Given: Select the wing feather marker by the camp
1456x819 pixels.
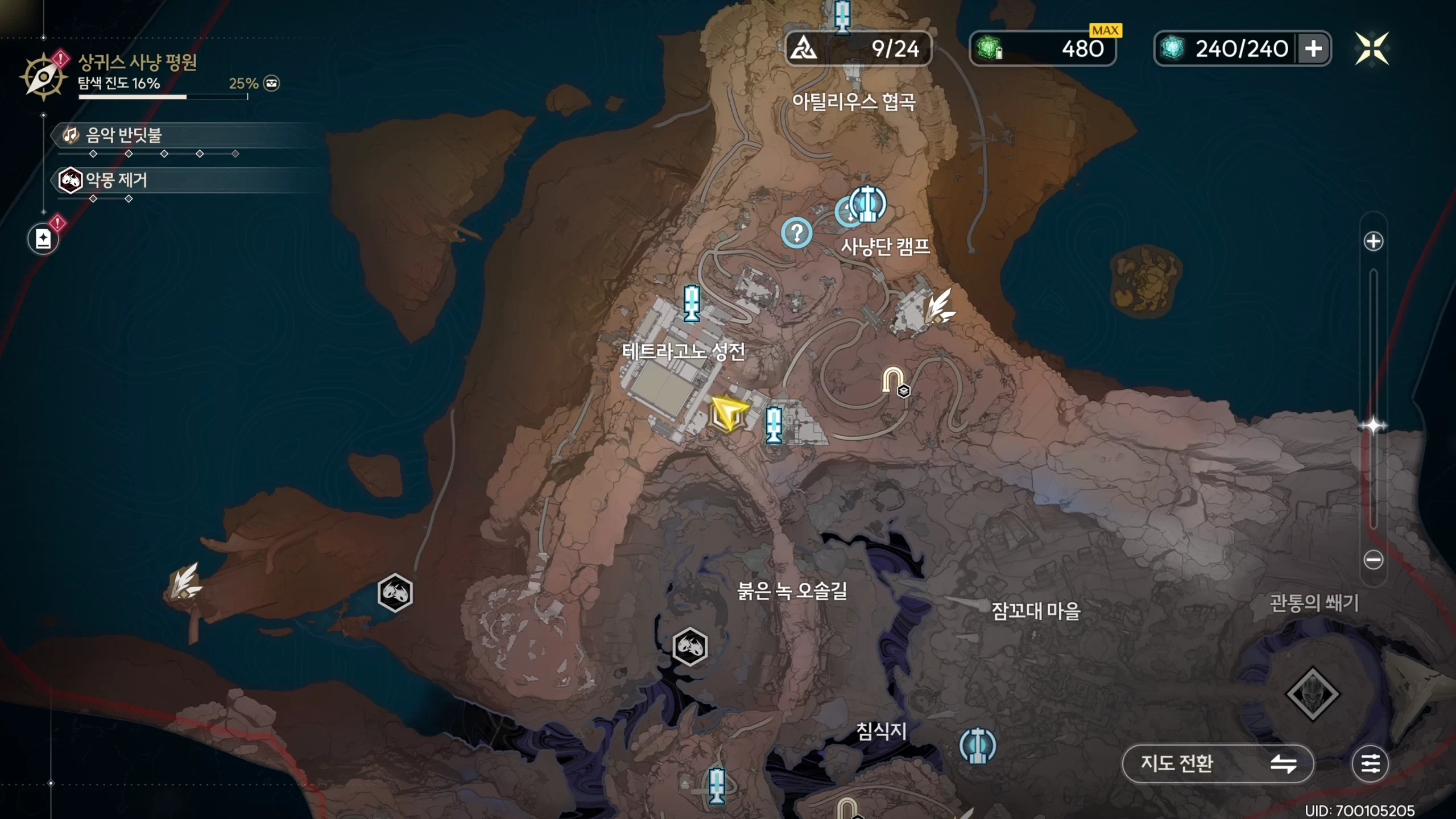Looking at the screenshot, I should (938, 306).
